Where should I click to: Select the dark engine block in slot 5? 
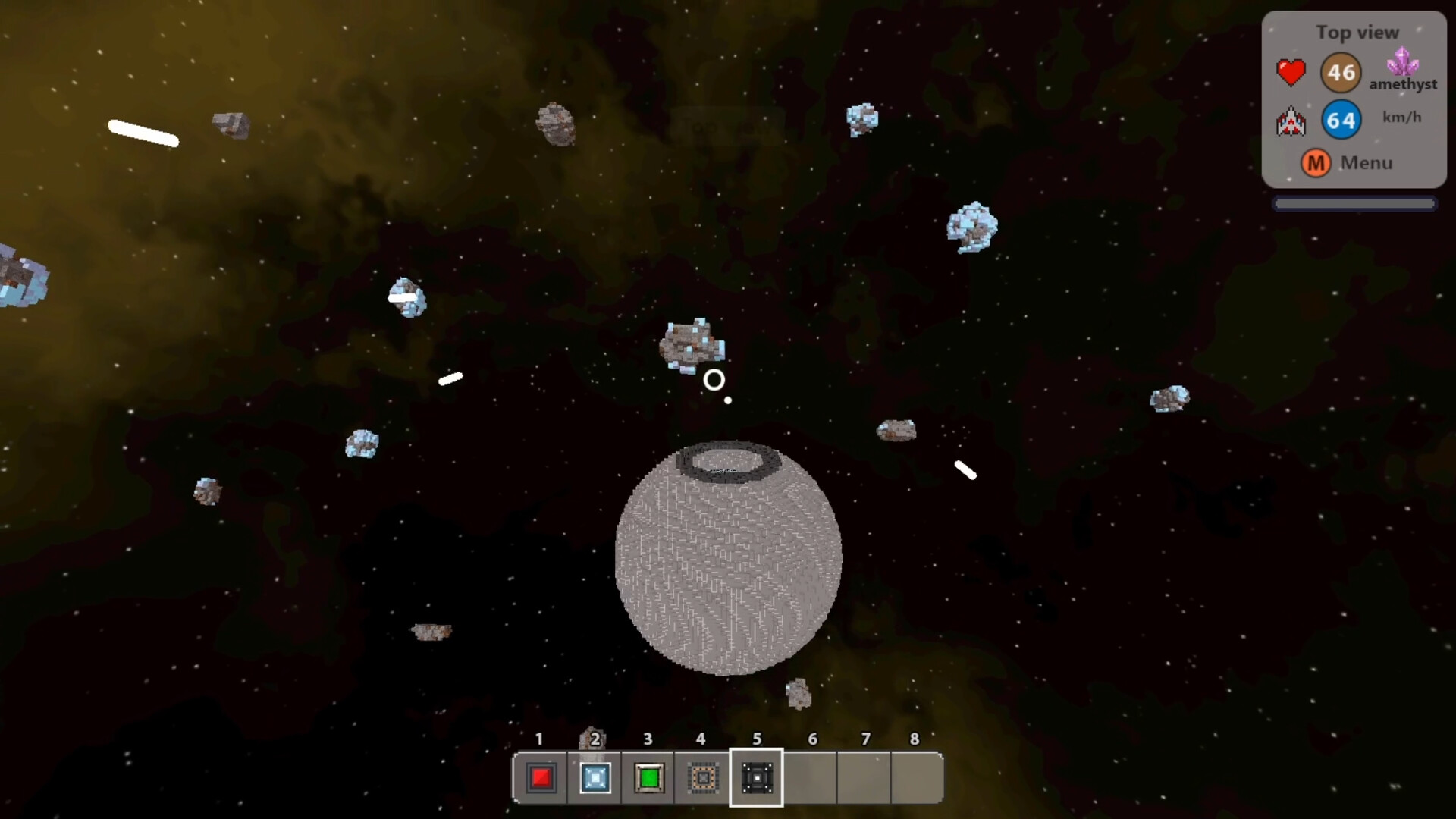[755, 778]
